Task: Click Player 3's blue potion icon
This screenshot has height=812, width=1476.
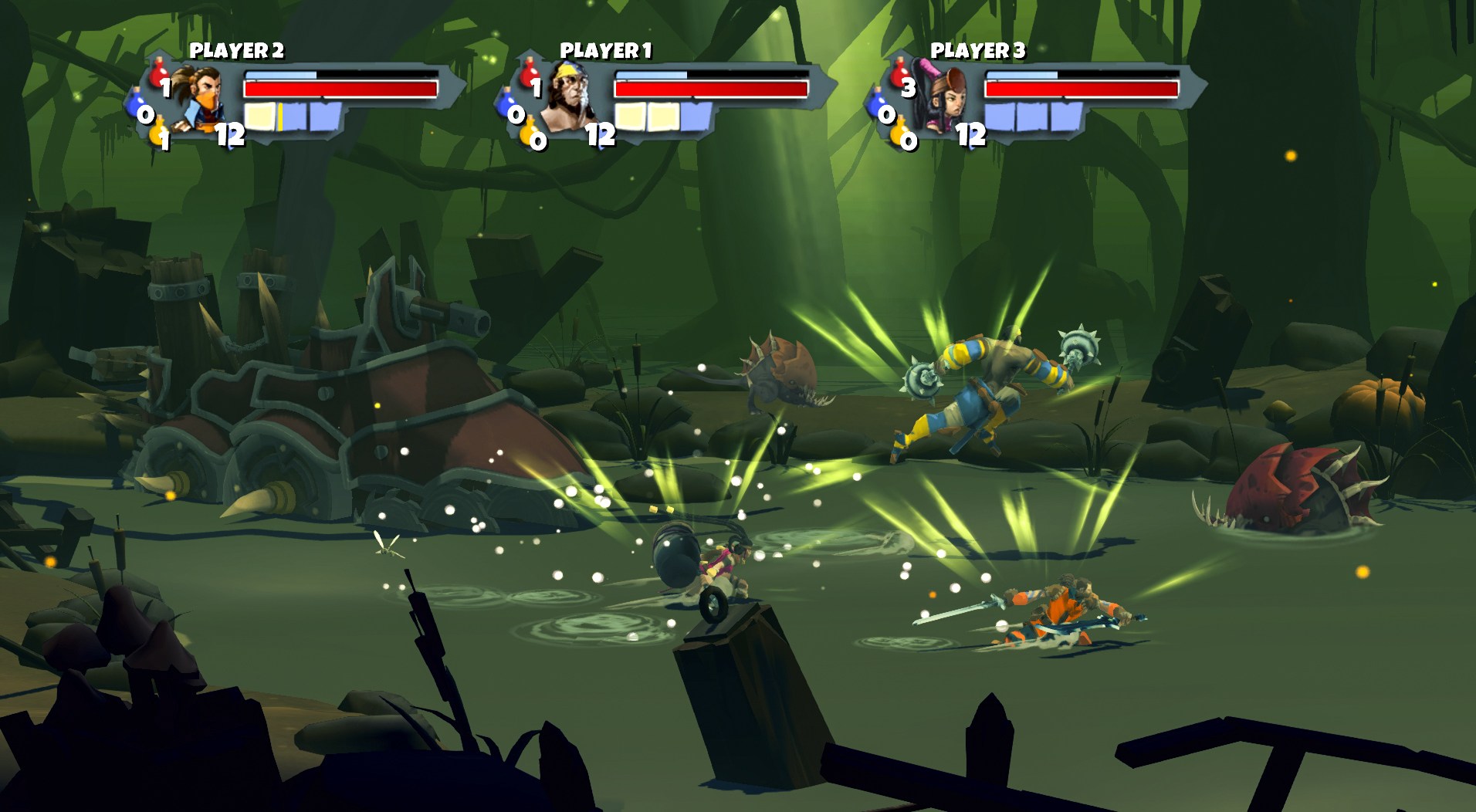Action: [x=878, y=105]
